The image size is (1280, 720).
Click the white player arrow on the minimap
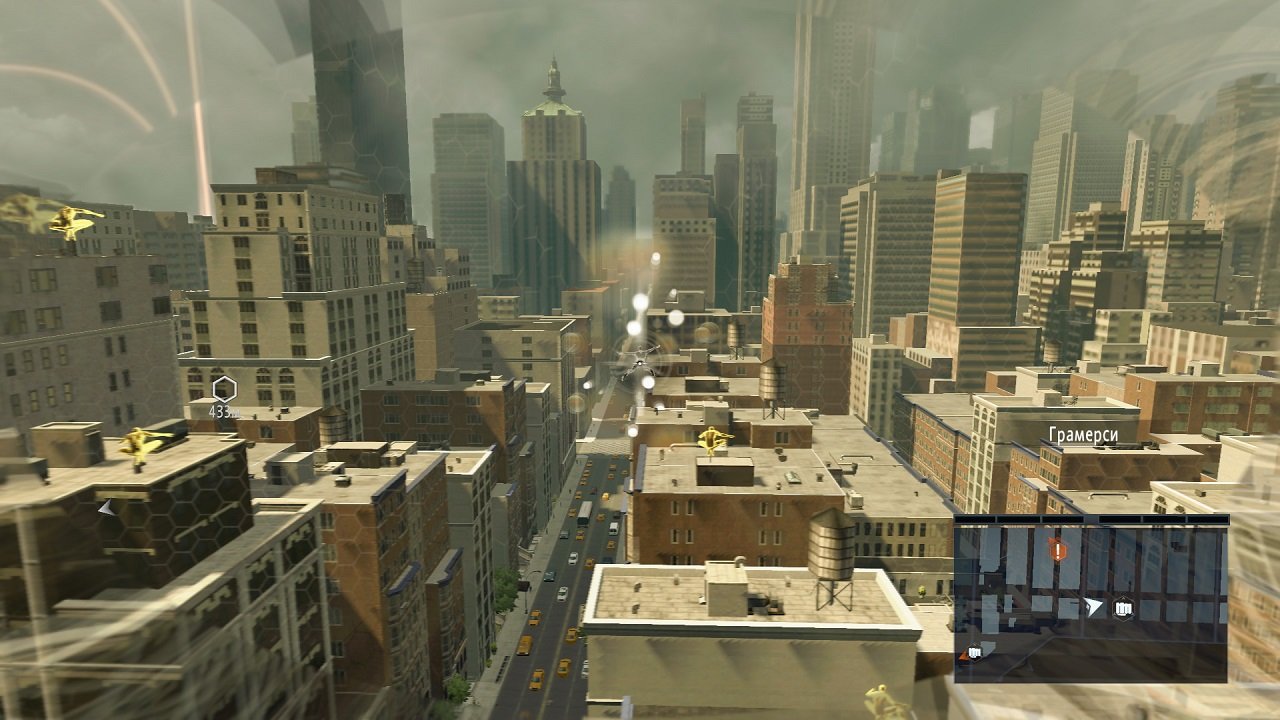tap(1094, 607)
